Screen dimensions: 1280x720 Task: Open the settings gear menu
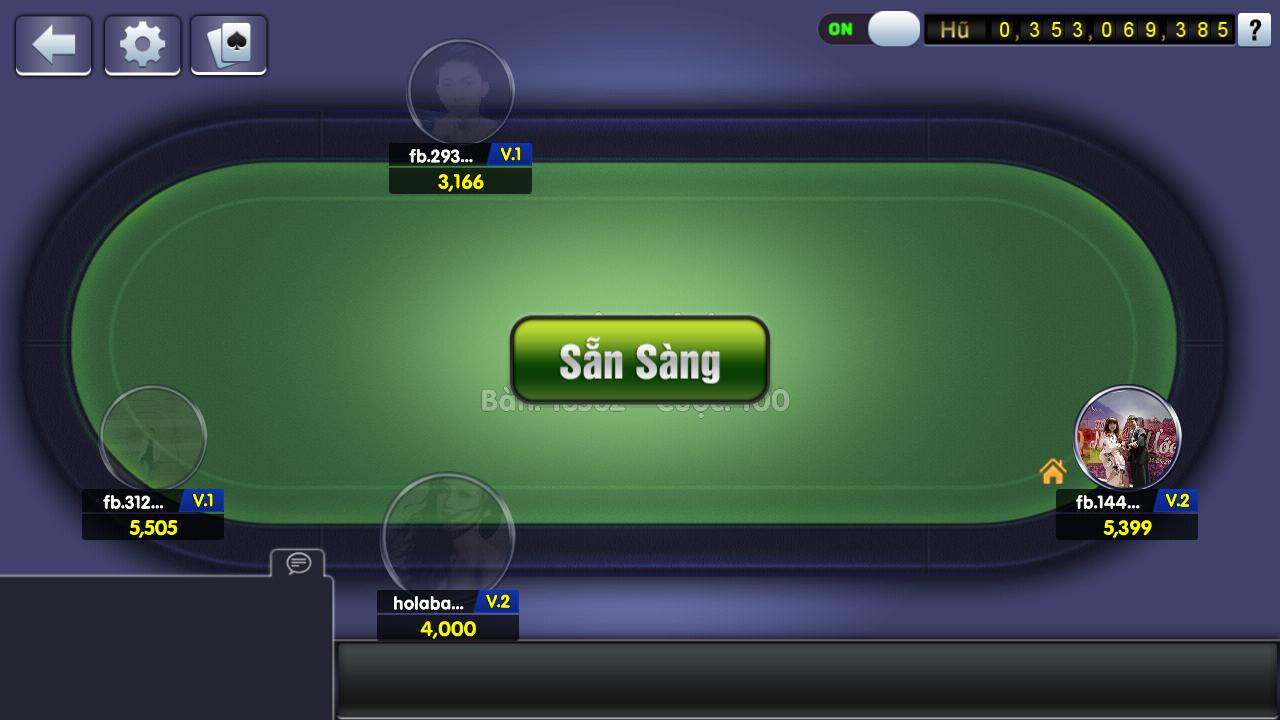click(141, 44)
